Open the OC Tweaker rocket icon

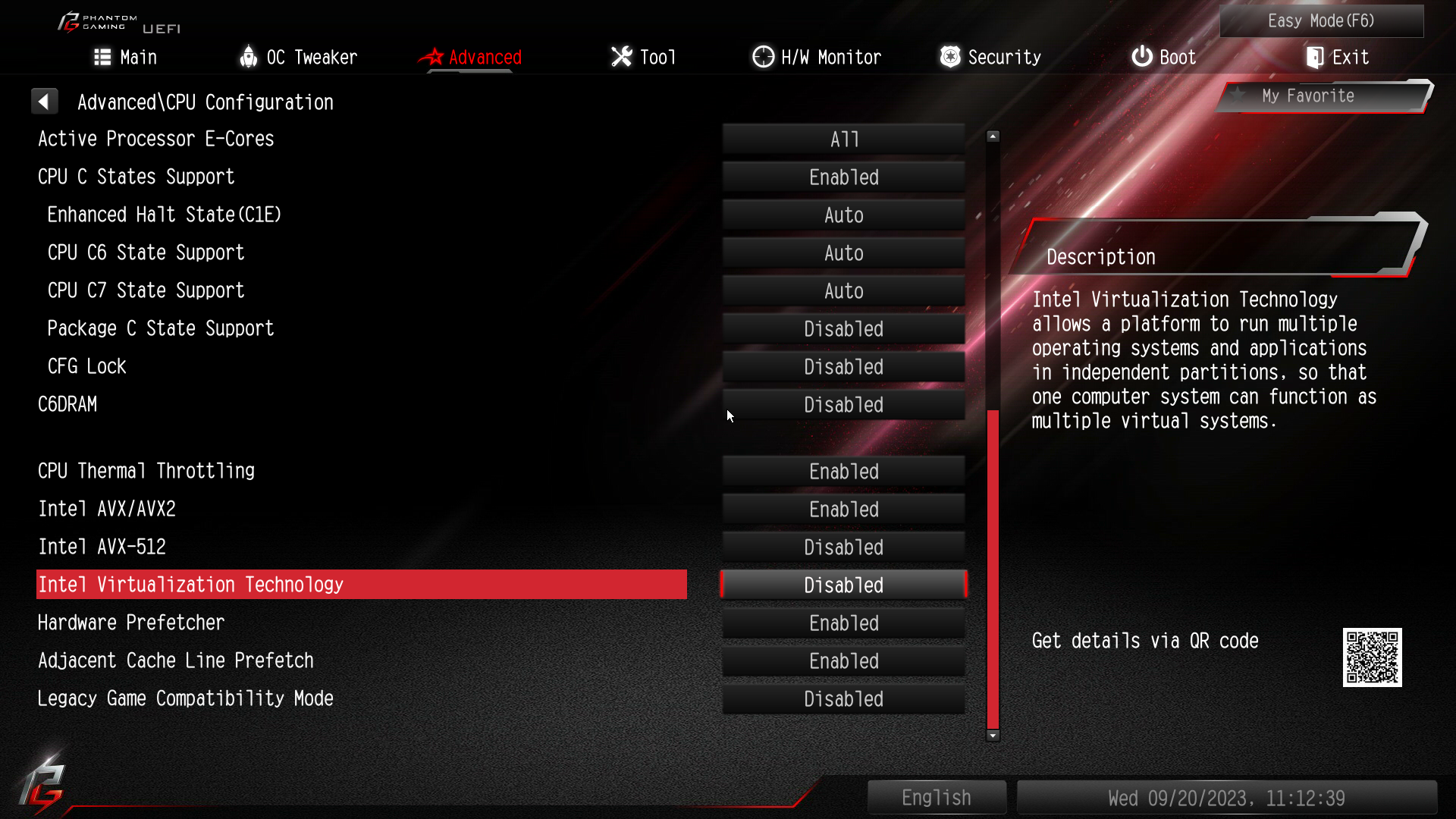point(248,56)
